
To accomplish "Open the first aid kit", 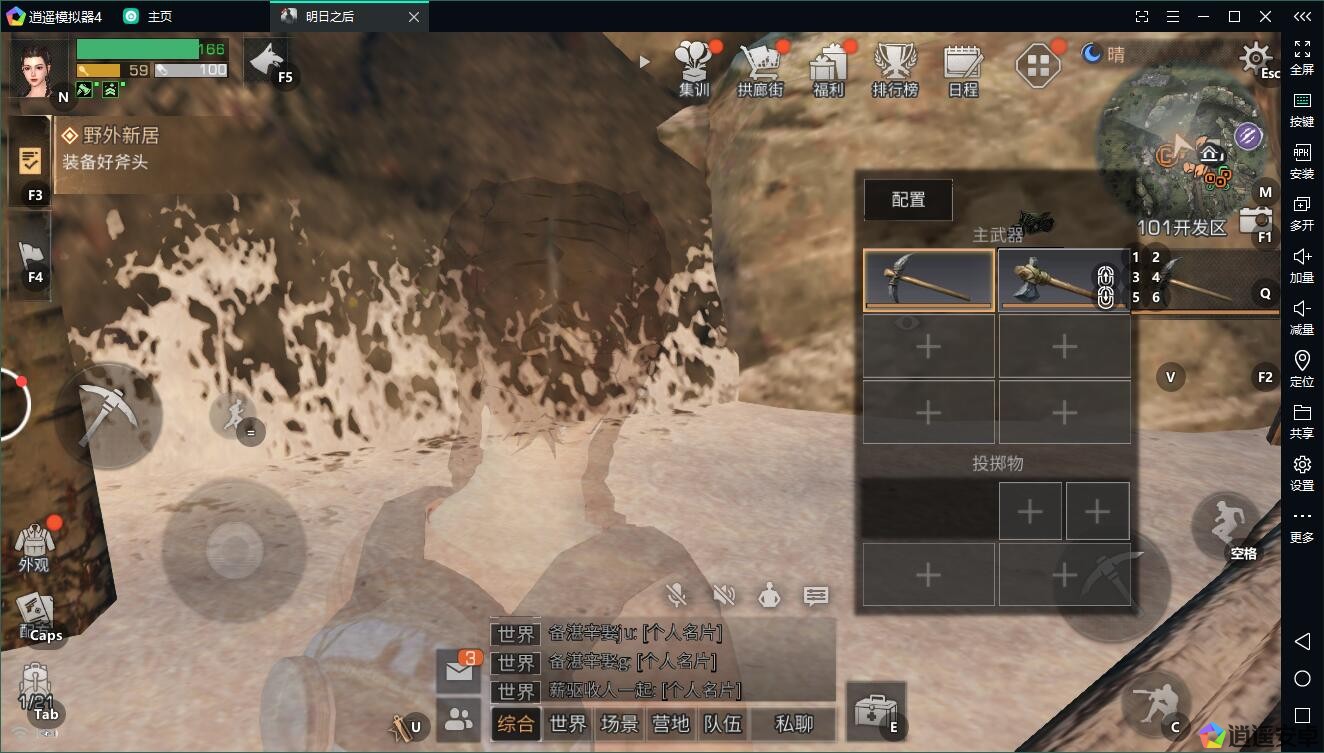I will pos(875,711).
